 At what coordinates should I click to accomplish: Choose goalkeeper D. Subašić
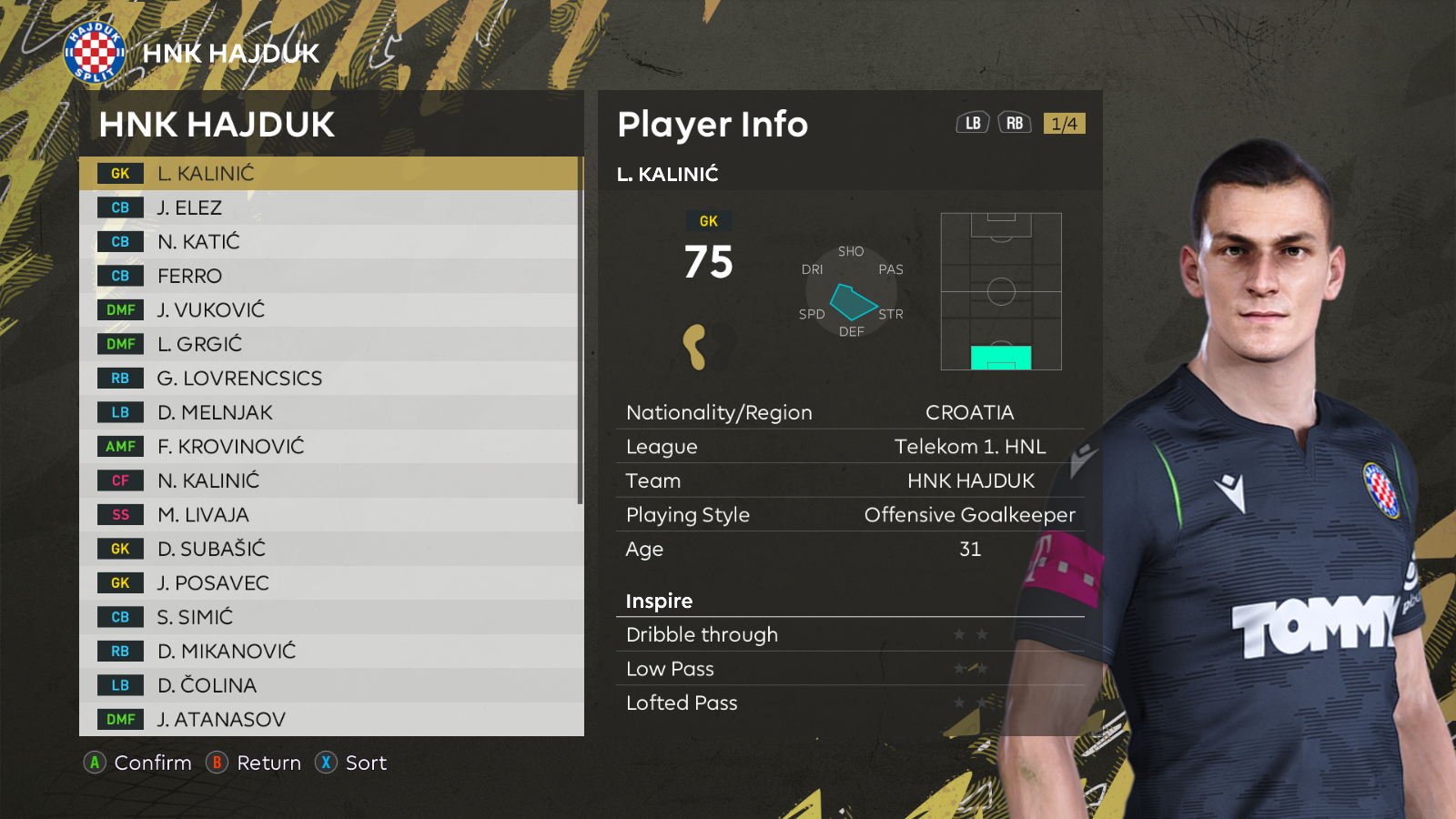pyautogui.click(x=329, y=549)
